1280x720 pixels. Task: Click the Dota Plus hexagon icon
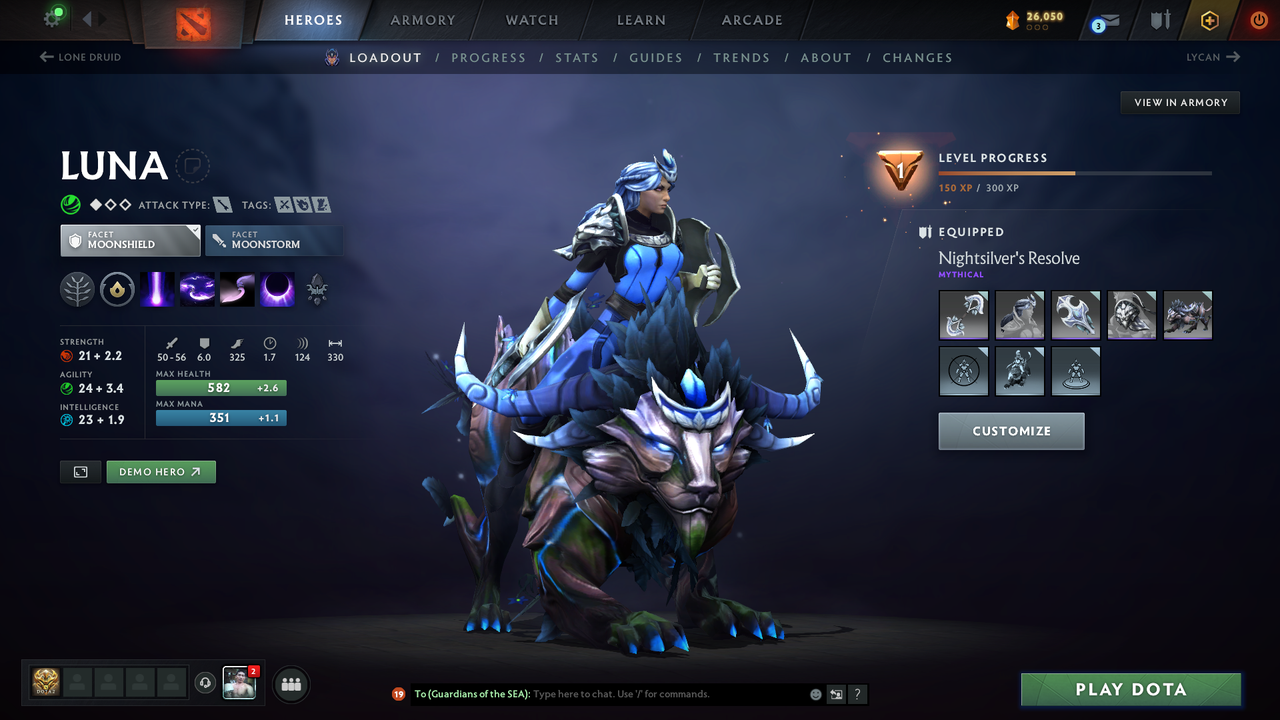coord(1209,20)
